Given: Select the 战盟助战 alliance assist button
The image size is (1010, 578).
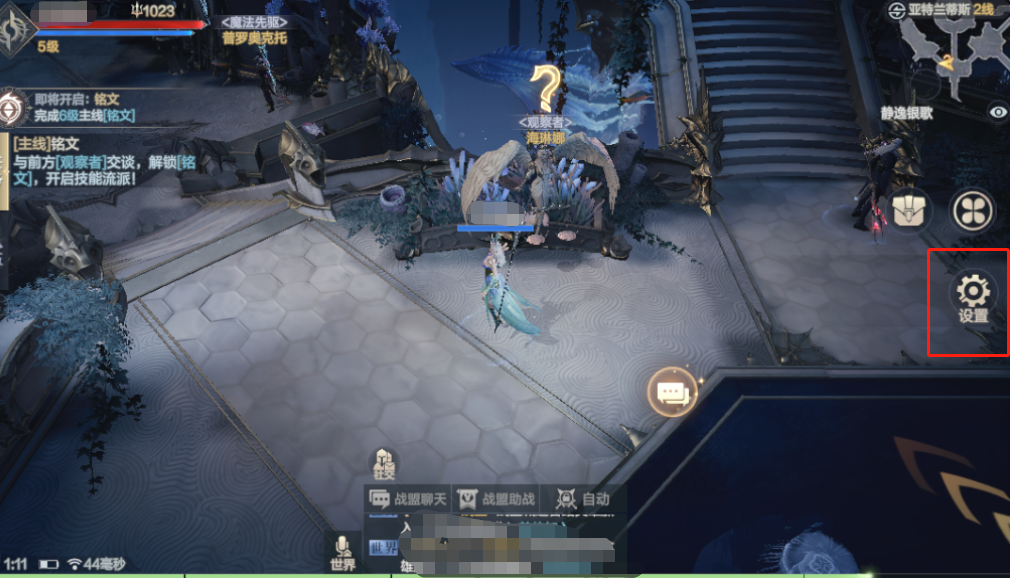Looking at the screenshot, I should pyautogui.click(x=495, y=499).
